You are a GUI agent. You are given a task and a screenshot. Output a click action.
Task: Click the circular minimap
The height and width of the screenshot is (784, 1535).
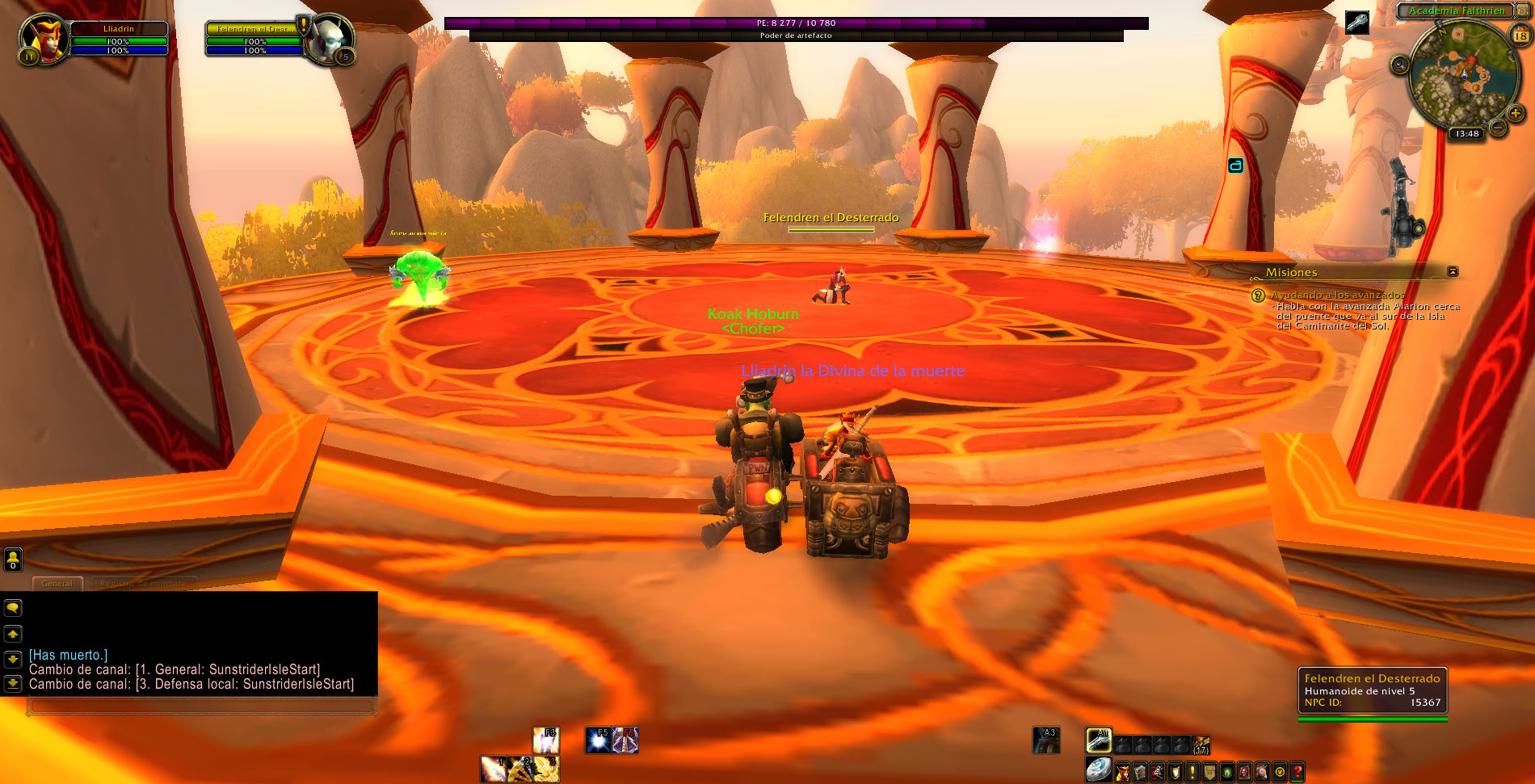tap(1461, 75)
